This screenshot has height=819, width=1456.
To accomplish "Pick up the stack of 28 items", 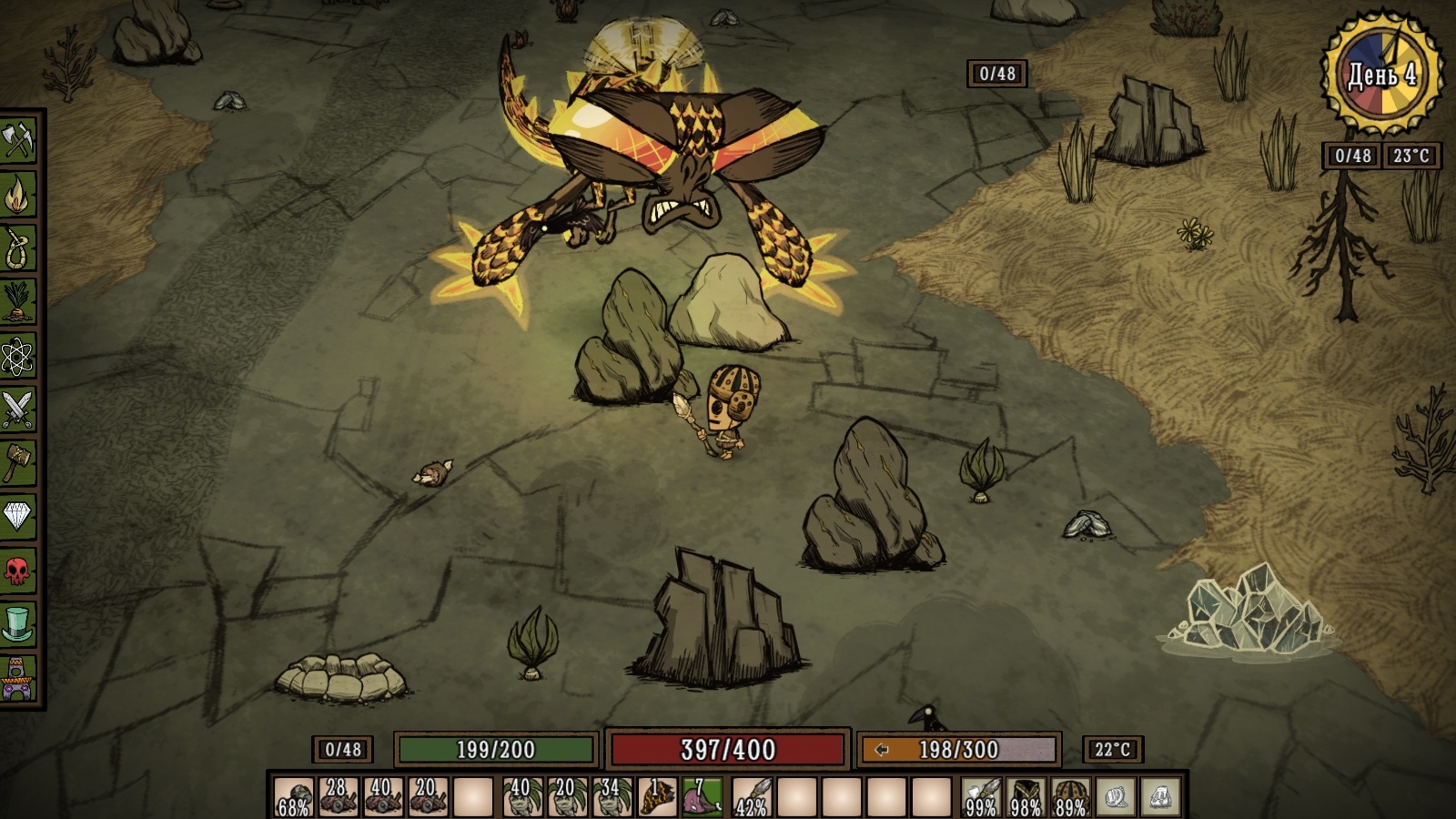I will pyautogui.click(x=338, y=796).
